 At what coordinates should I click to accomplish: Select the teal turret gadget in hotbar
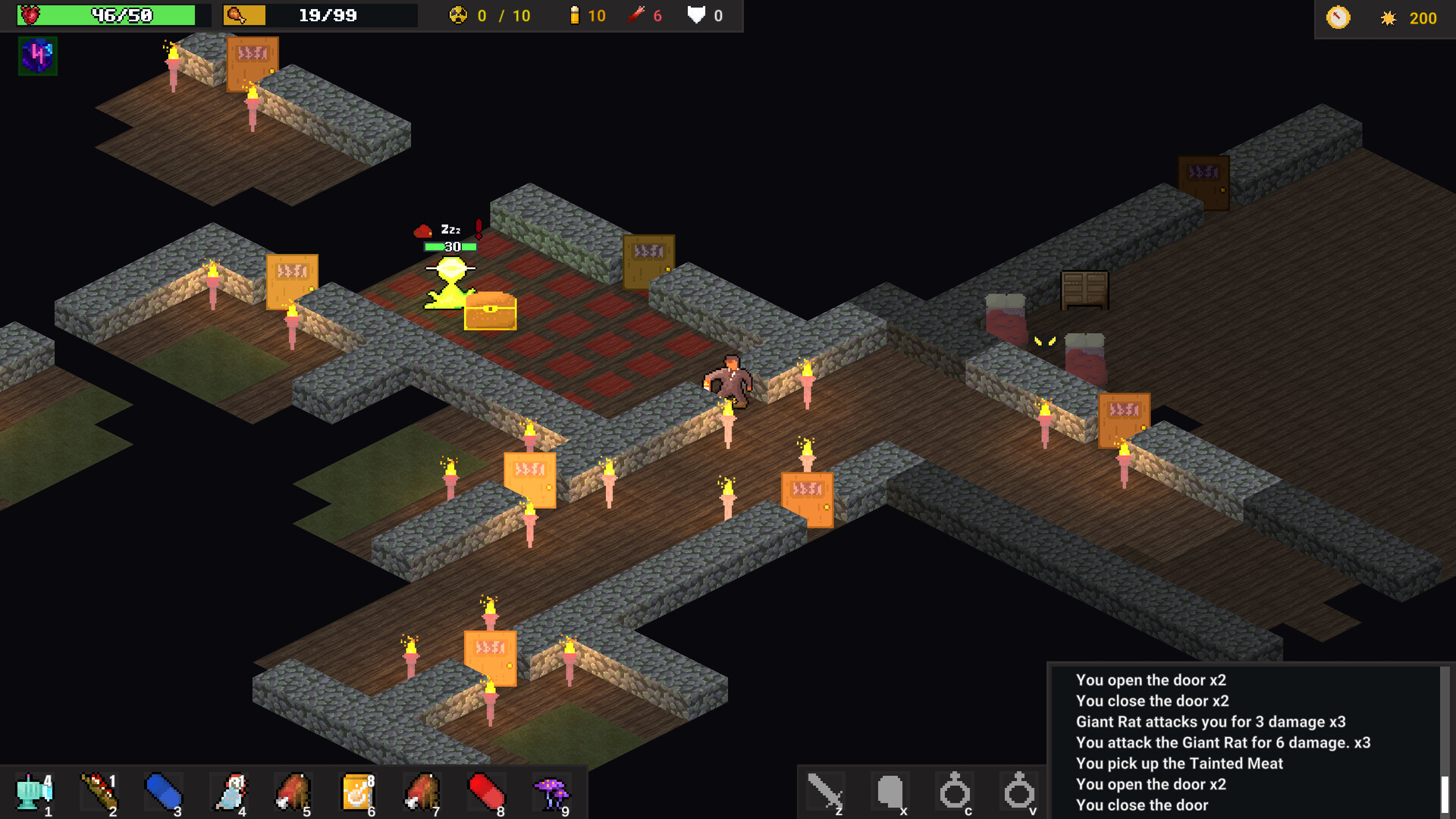pyautogui.click(x=34, y=792)
